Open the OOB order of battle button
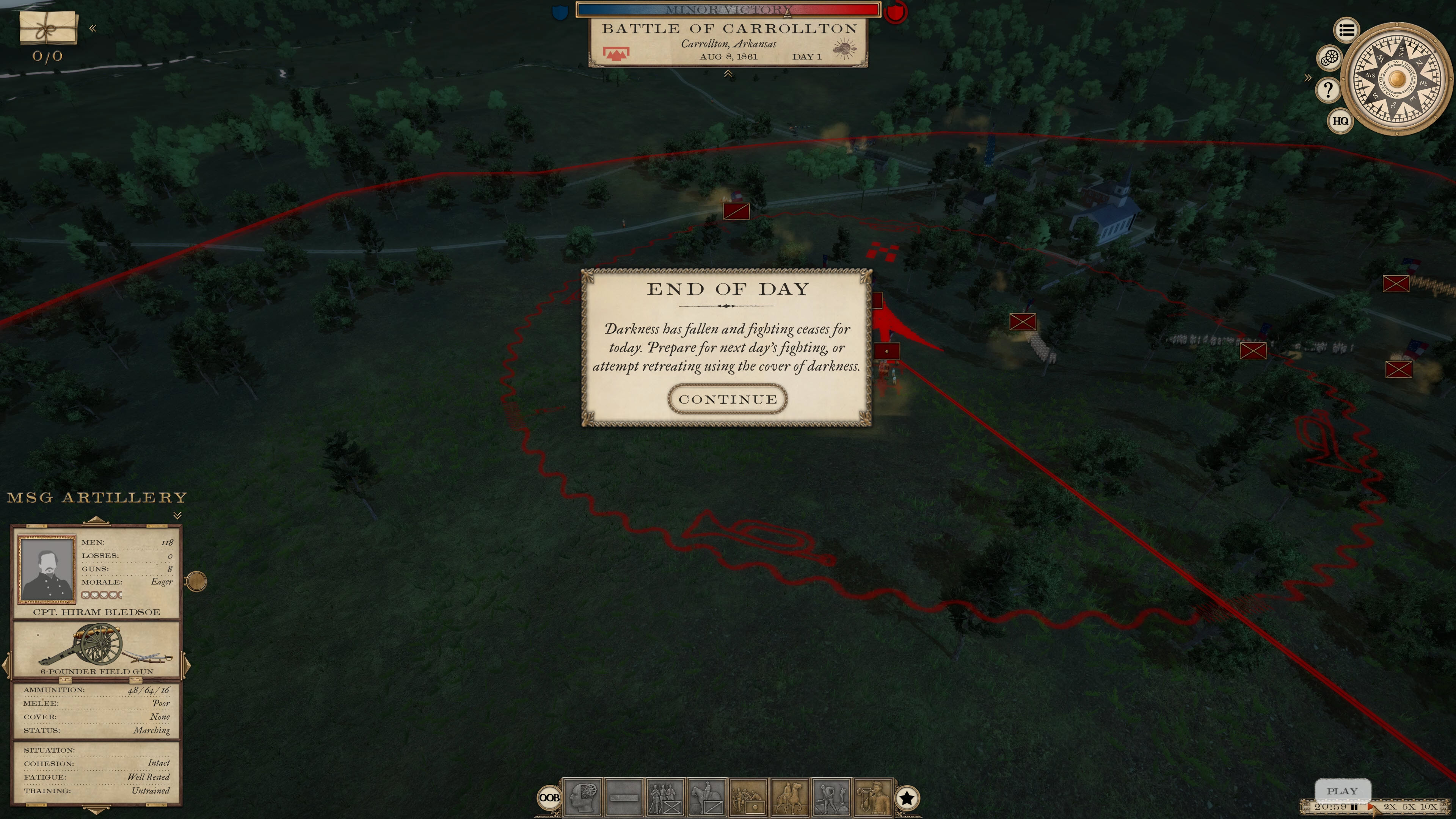The height and width of the screenshot is (819, 1456). (549, 797)
